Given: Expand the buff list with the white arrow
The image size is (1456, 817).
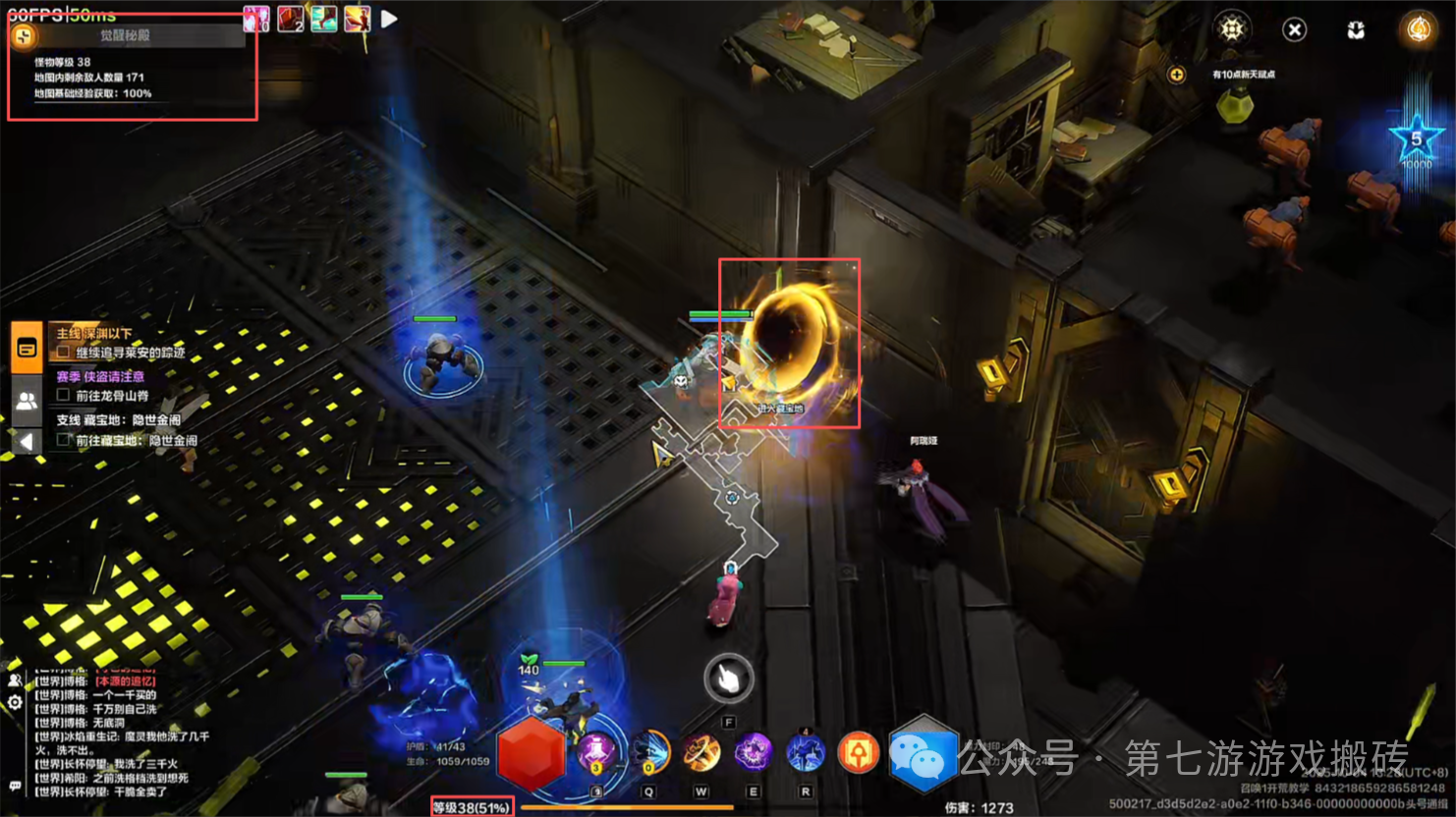Looking at the screenshot, I should coord(389,19).
